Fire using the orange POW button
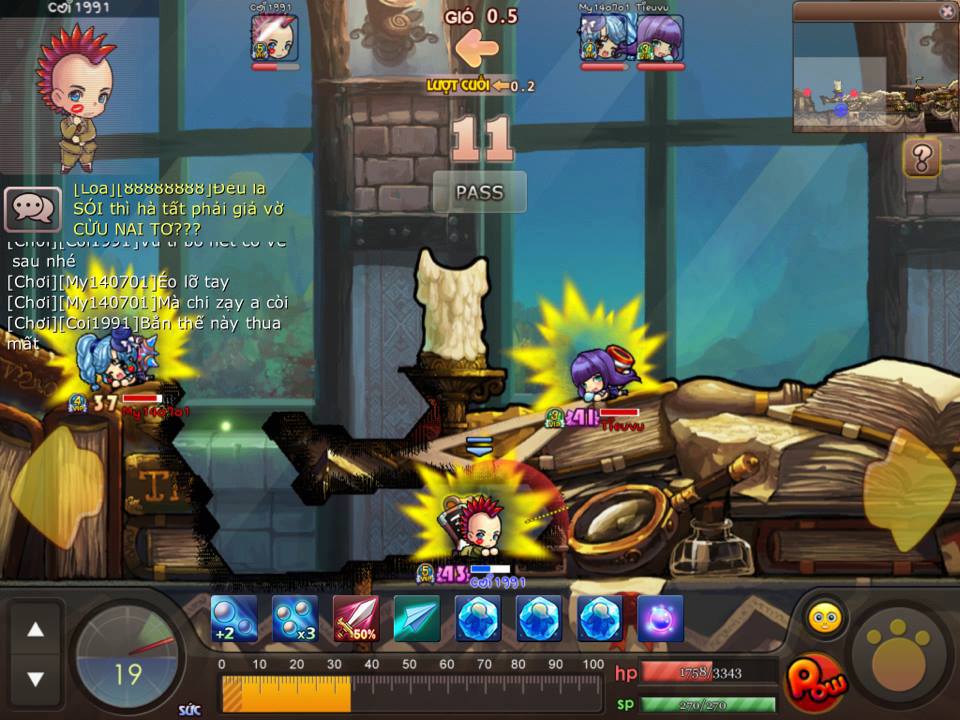The width and height of the screenshot is (960, 720). point(816,682)
